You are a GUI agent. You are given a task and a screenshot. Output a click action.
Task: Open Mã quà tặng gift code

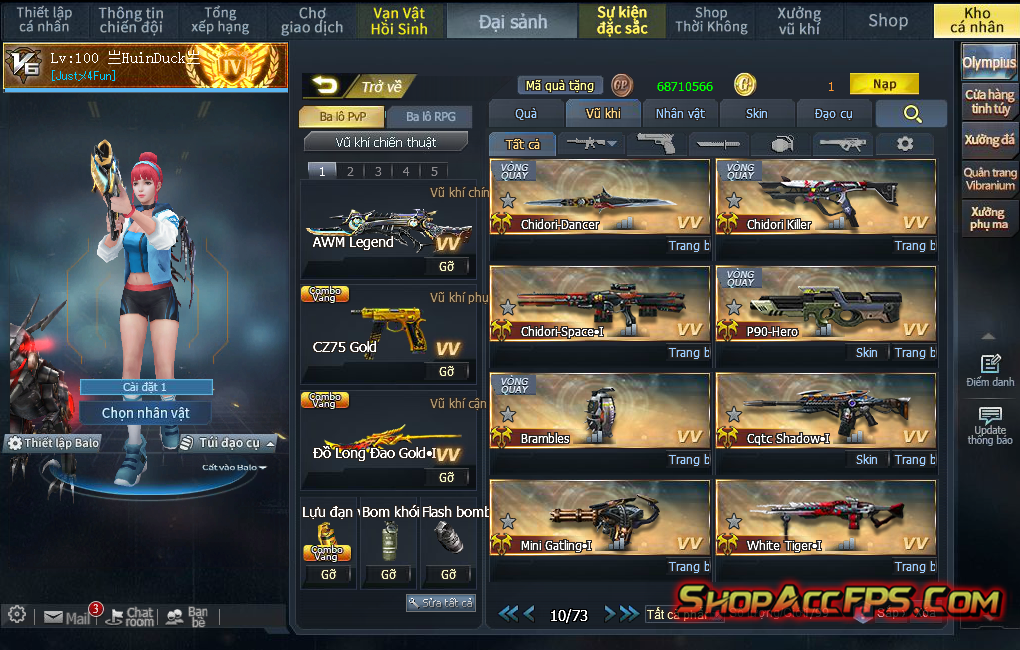[560, 86]
